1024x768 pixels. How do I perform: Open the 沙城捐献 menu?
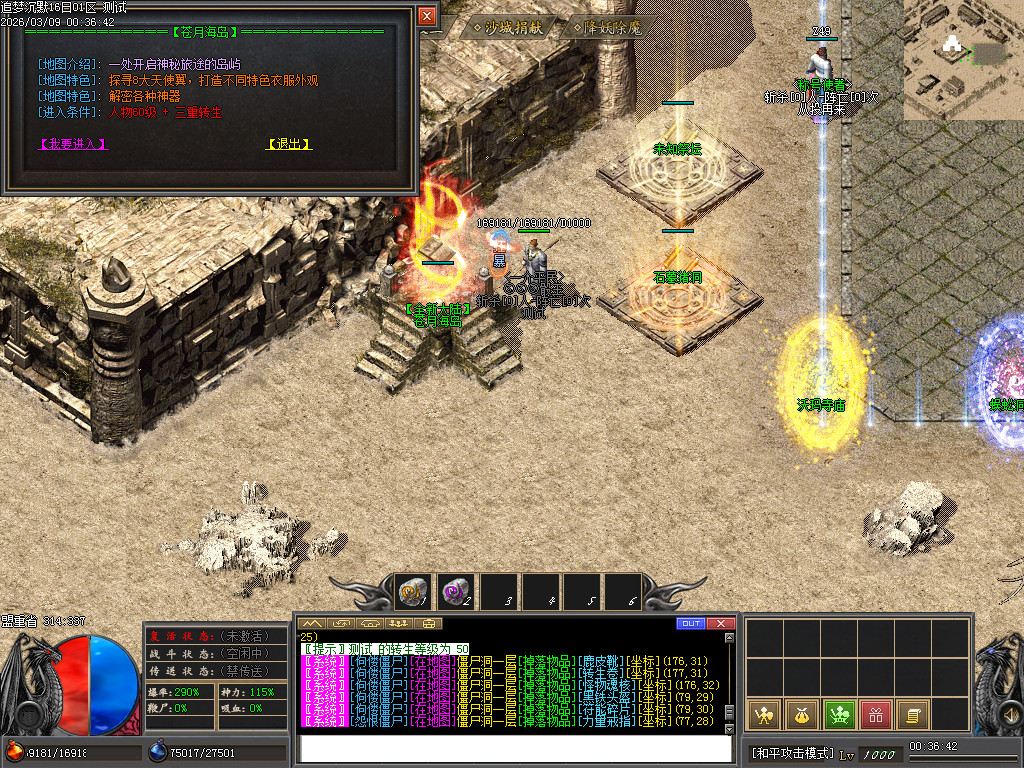tap(507, 28)
